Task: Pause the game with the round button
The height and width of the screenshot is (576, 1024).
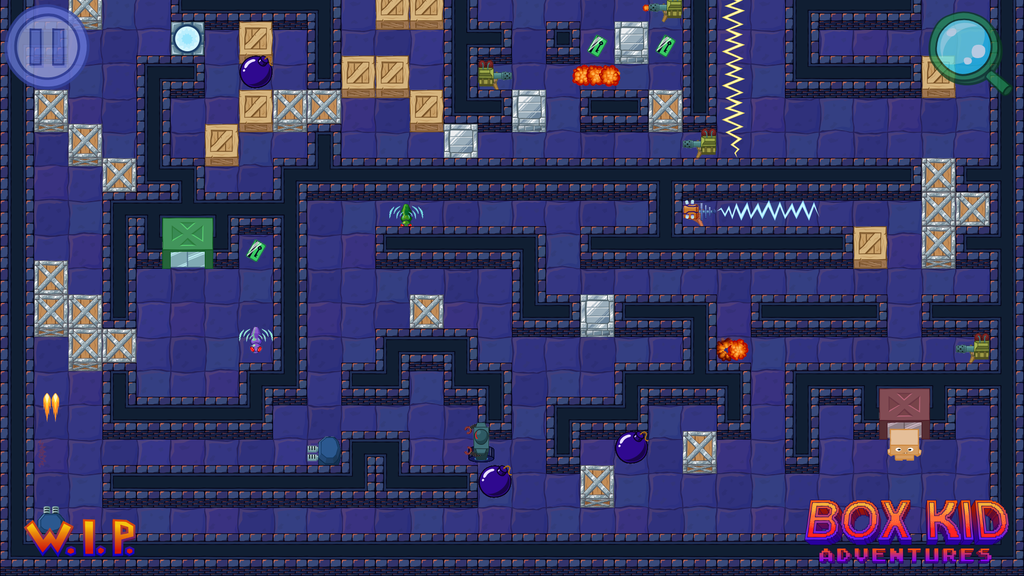Action: (x=46, y=45)
